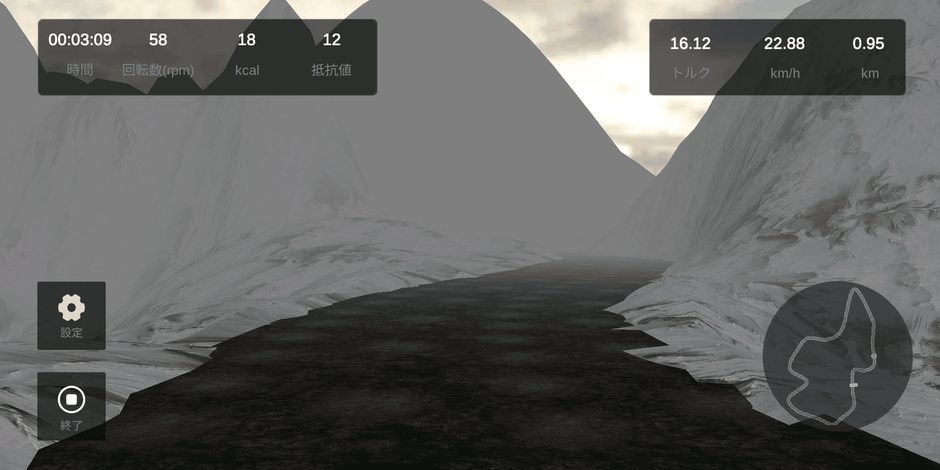Open the 設定 settings gear button

[71, 315]
